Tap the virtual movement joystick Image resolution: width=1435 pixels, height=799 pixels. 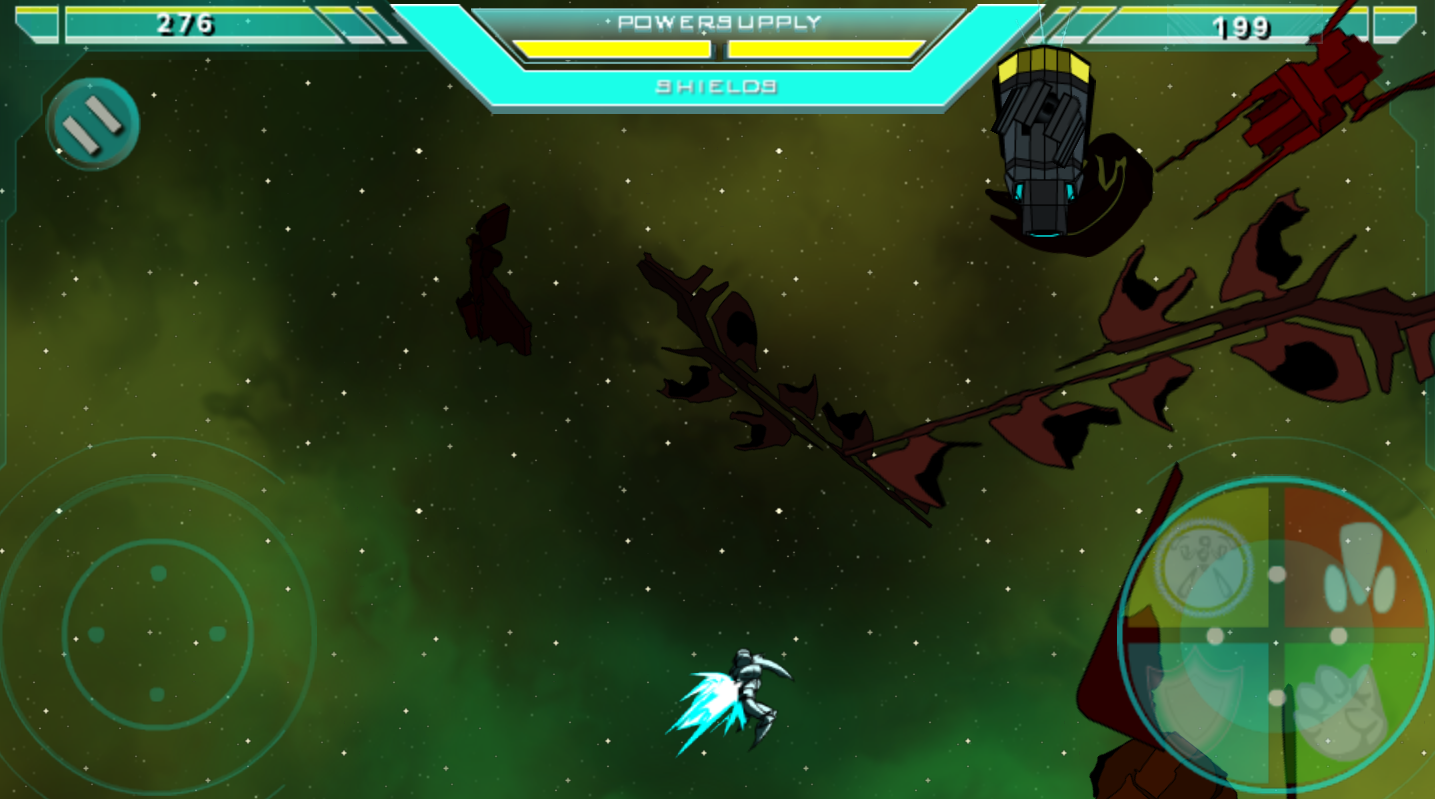[x=157, y=634]
